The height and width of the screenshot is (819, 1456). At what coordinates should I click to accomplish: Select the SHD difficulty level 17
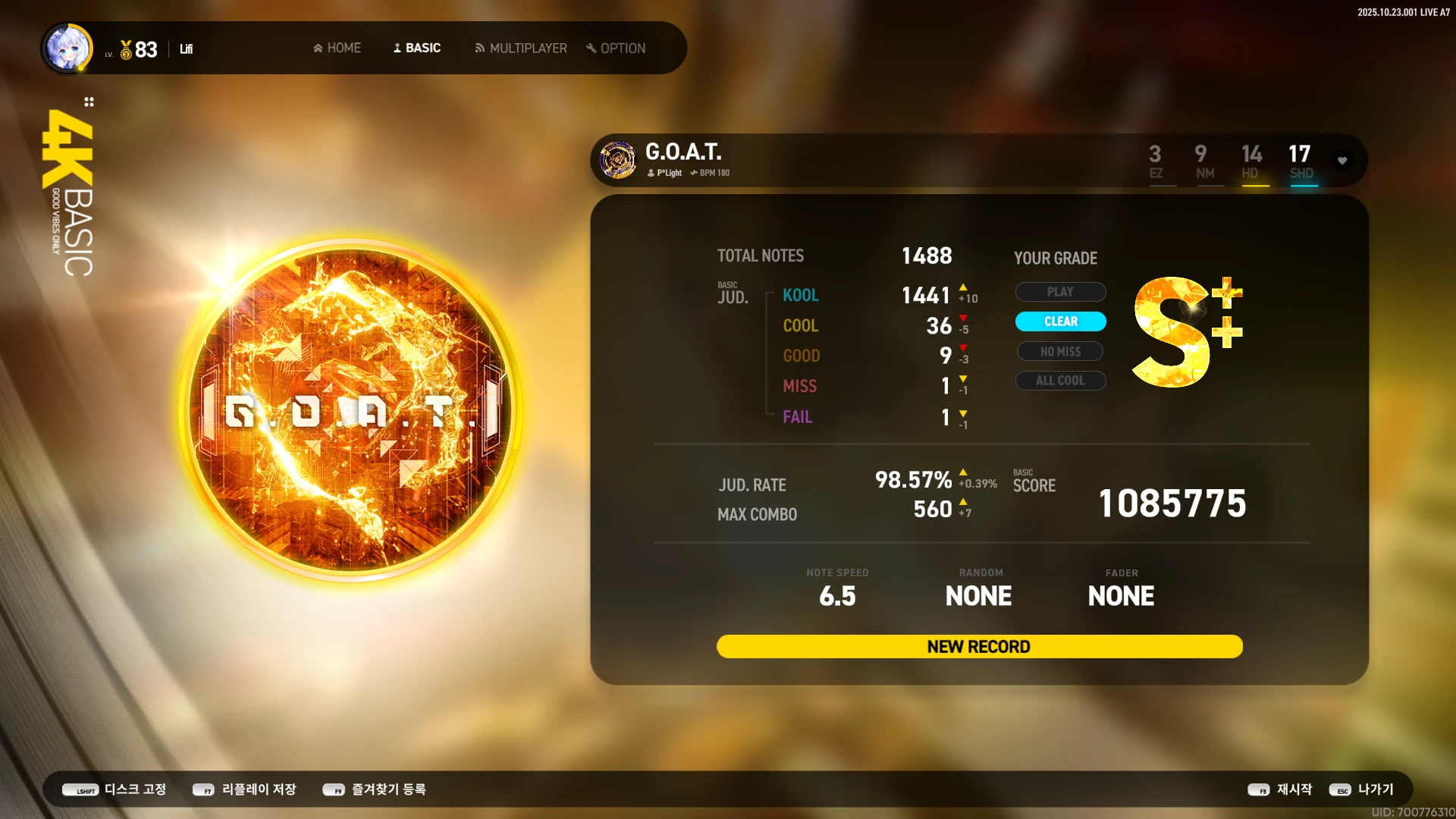click(1301, 161)
